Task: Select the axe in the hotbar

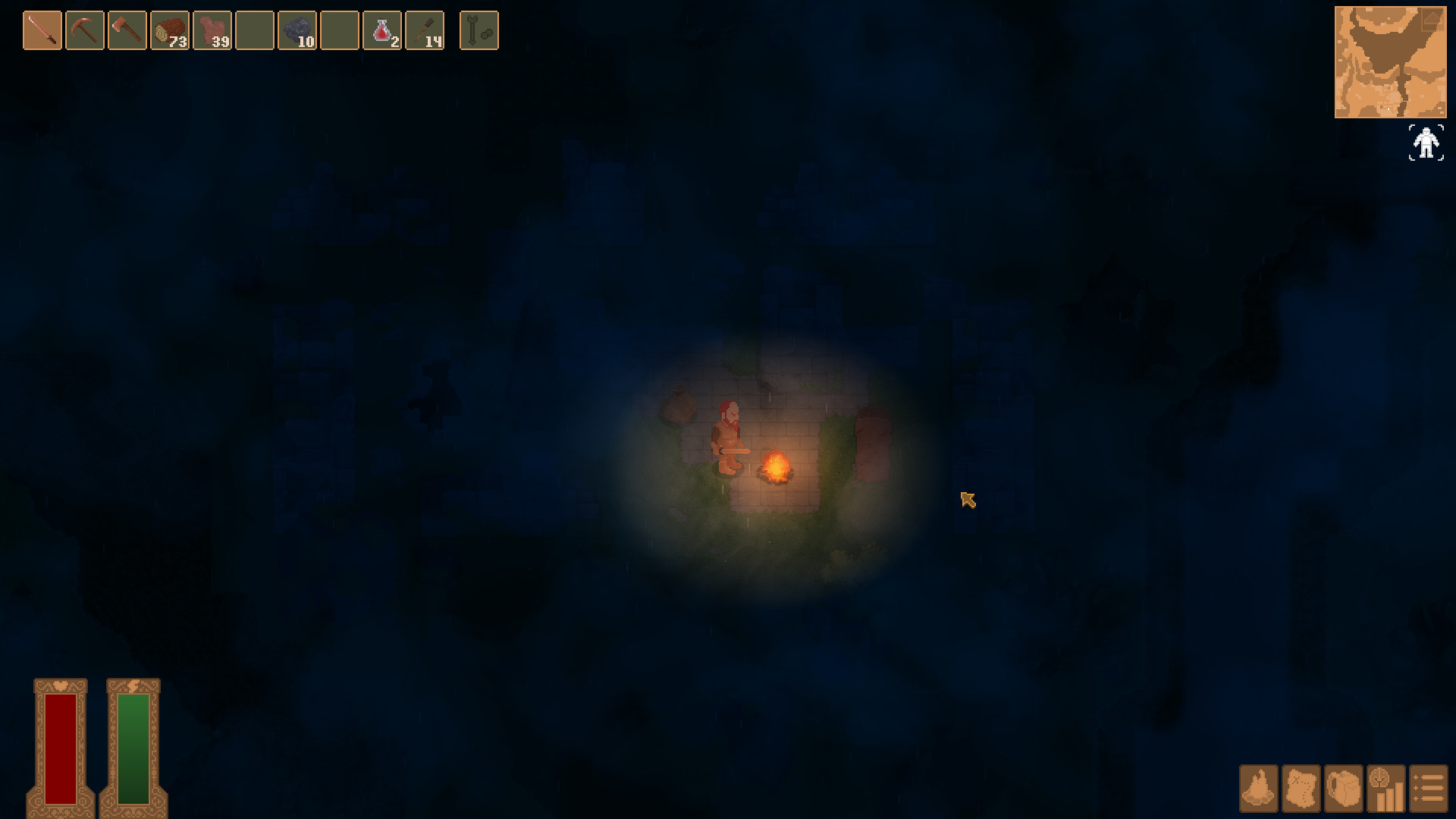Action: tap(127, 30)
